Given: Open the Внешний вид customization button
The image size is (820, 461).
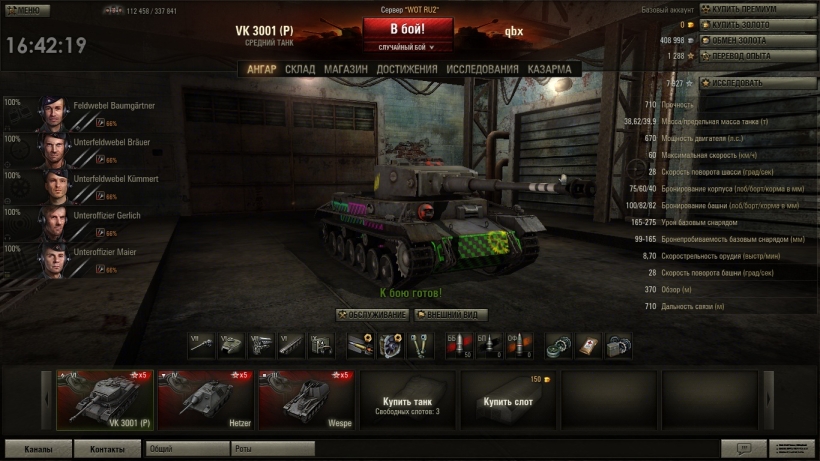Looking at the screenshot, I should 451,315.
